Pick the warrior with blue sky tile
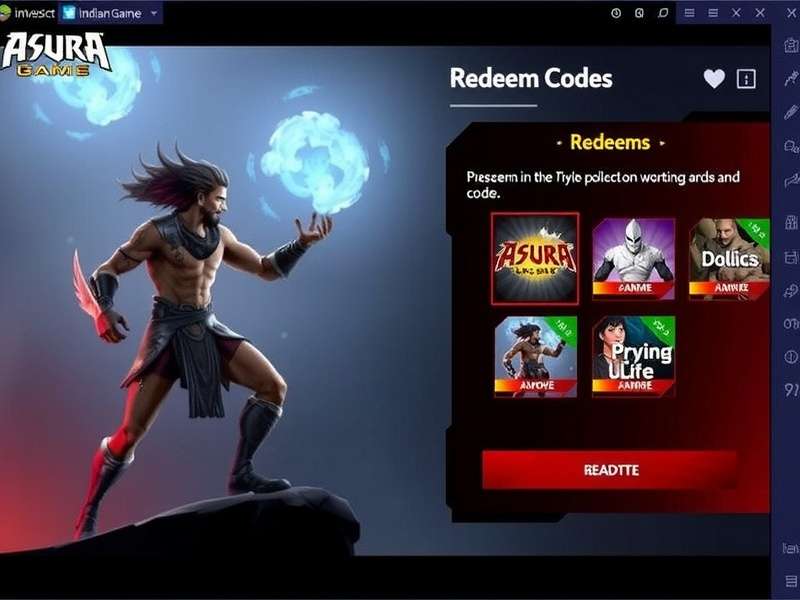This screenshot has width=800, height=600. pyautogui.click(x=535, y=356)
